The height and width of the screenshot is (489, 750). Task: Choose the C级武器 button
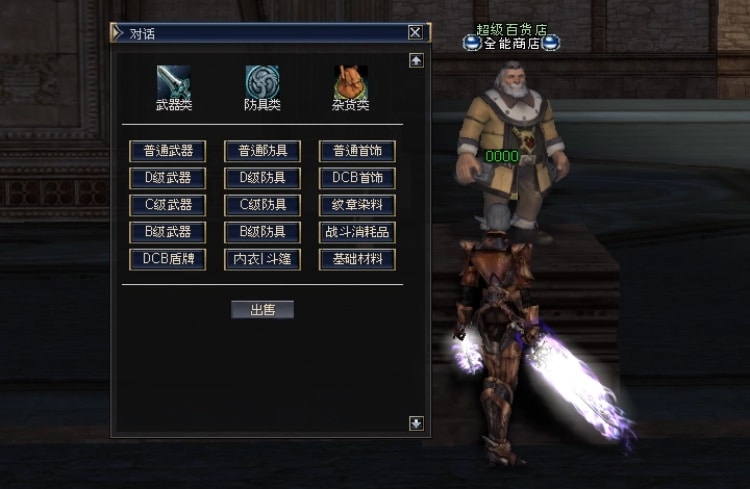(167, 205)
